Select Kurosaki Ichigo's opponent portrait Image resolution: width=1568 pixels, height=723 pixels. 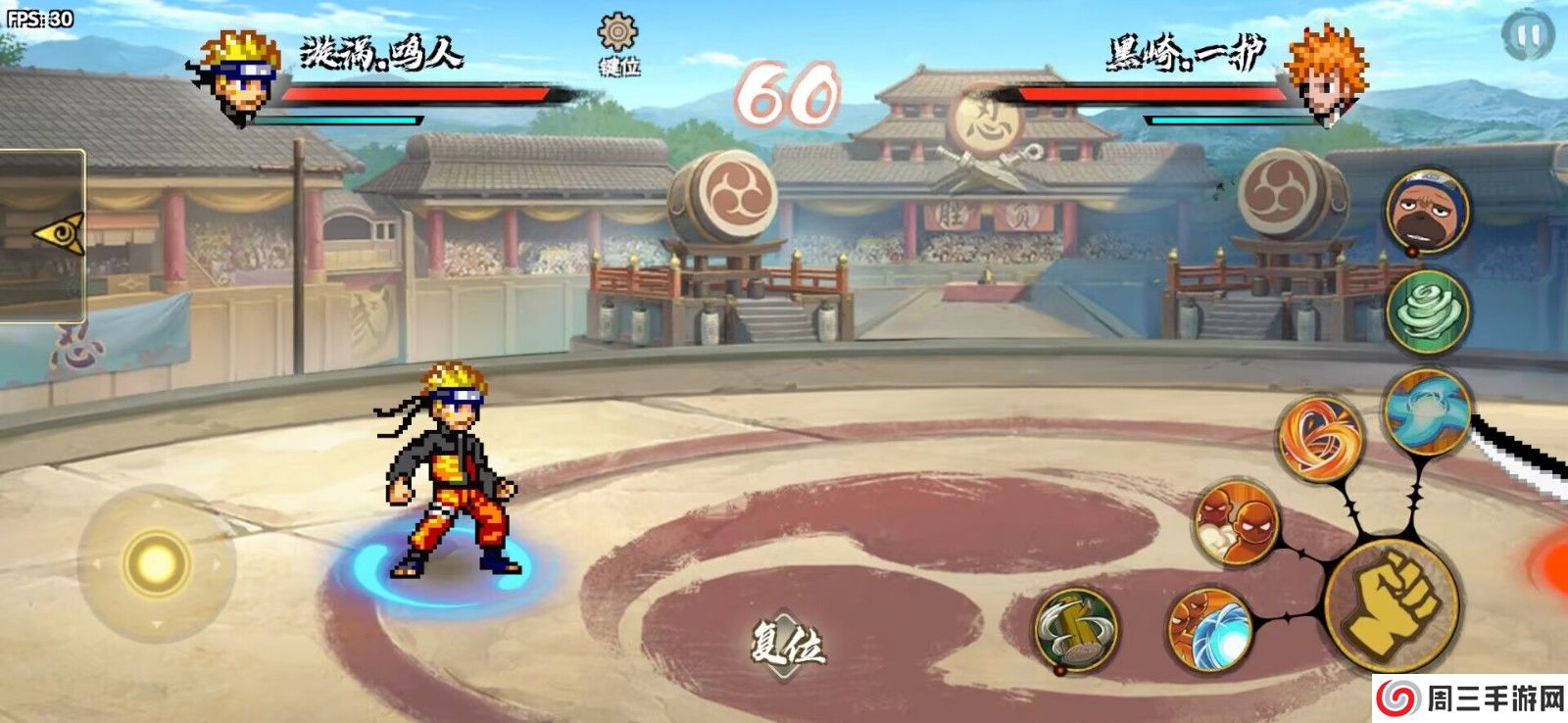[x=1325, y=76]
